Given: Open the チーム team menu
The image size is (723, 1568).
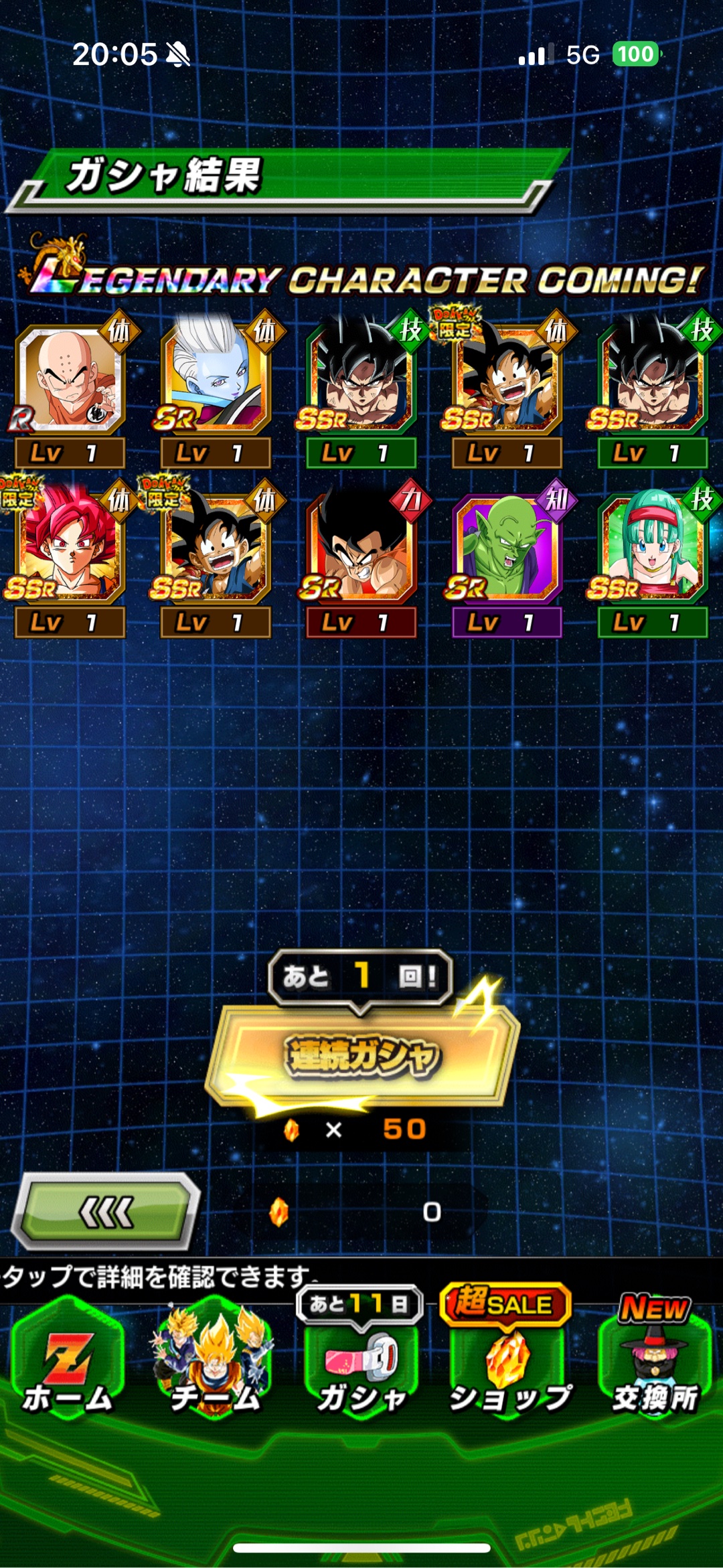Looking at the screenshot, I should (214, 1358).
